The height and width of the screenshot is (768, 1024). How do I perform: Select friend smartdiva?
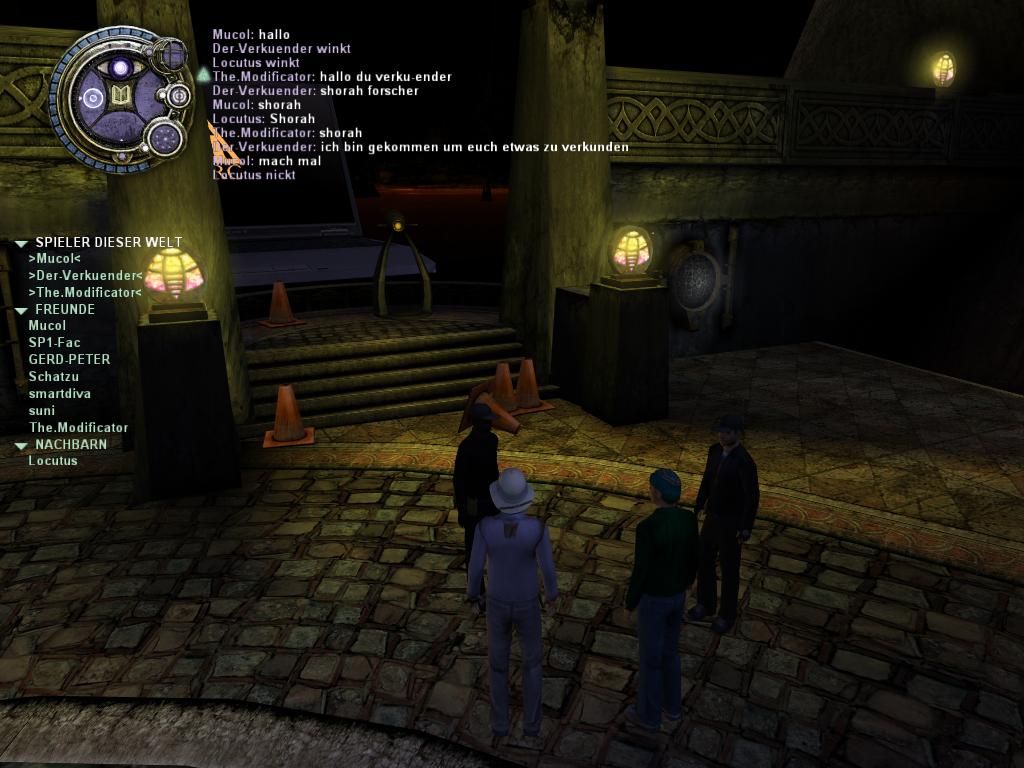click(x=59, y=394)
